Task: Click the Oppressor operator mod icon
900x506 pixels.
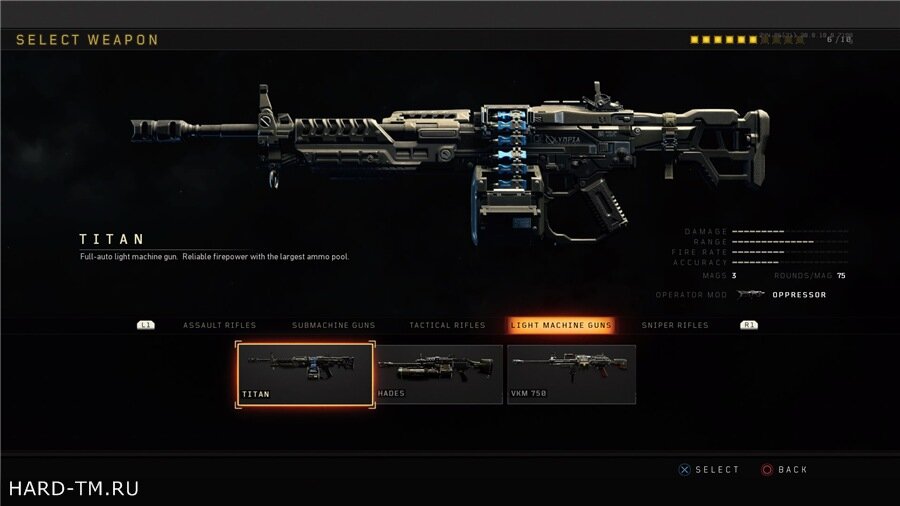Action: click(x=750, y=295)
